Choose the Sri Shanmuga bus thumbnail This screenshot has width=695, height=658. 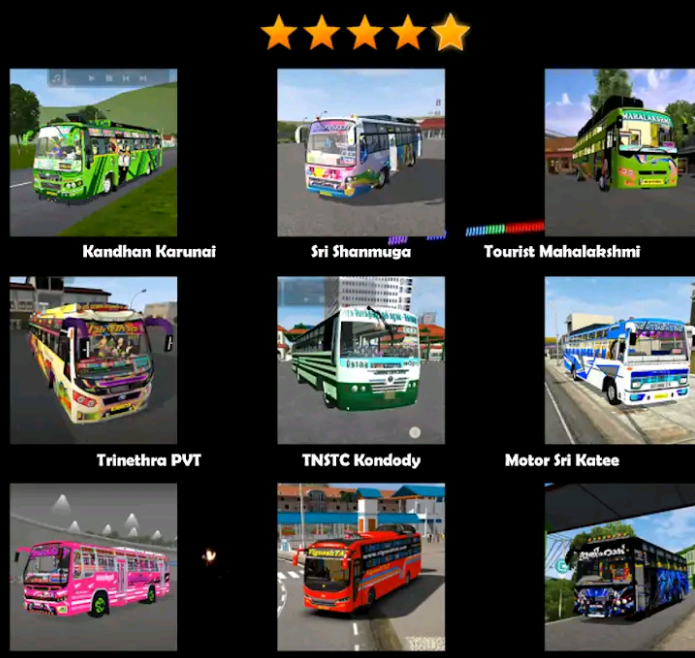[x=361, y=152]
